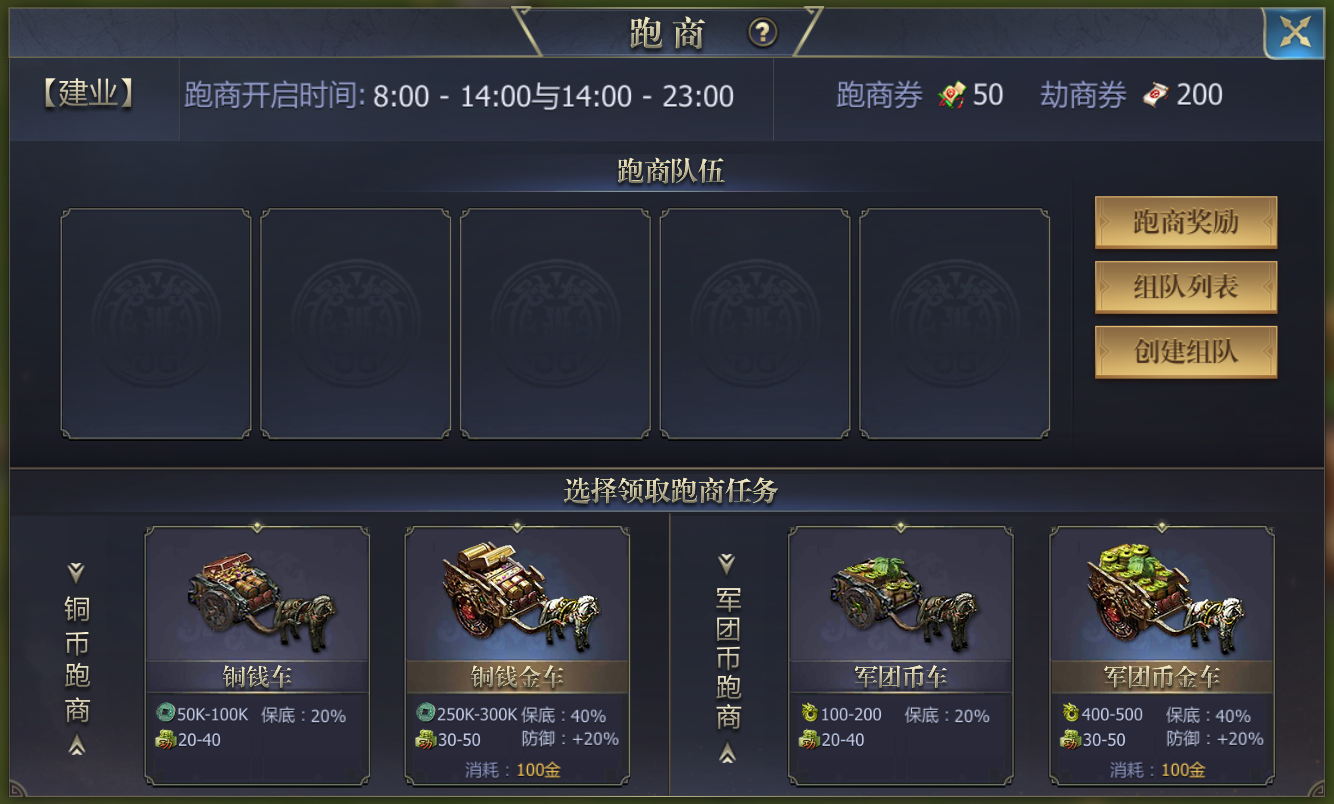Click the 劫商券 scroll icon in top bar
The image size is (1334, 804).
1157,94
